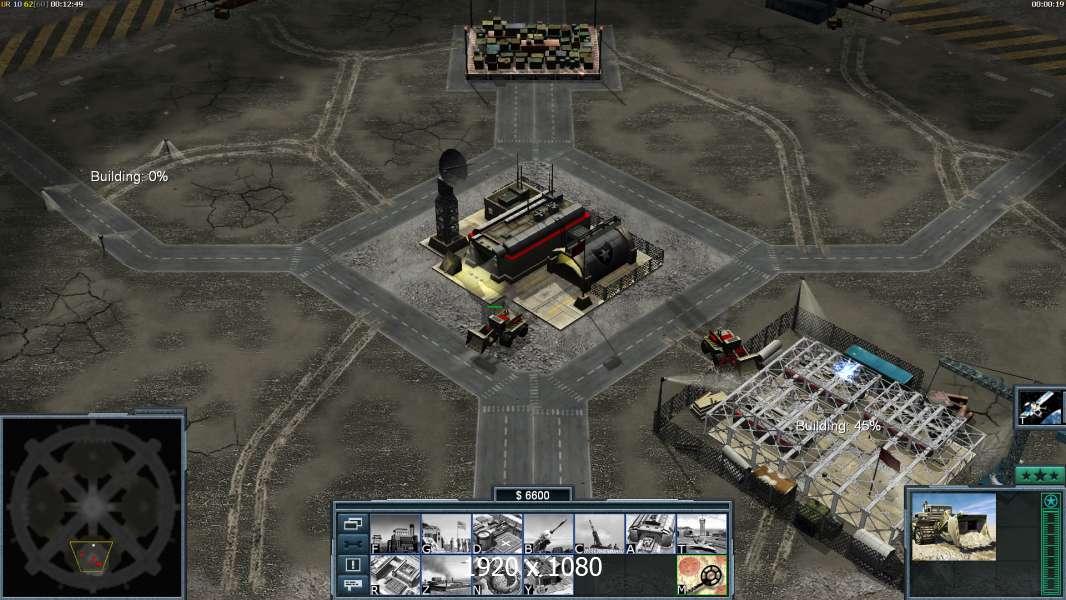Pick the compound structure marked R

coord(395,575)
